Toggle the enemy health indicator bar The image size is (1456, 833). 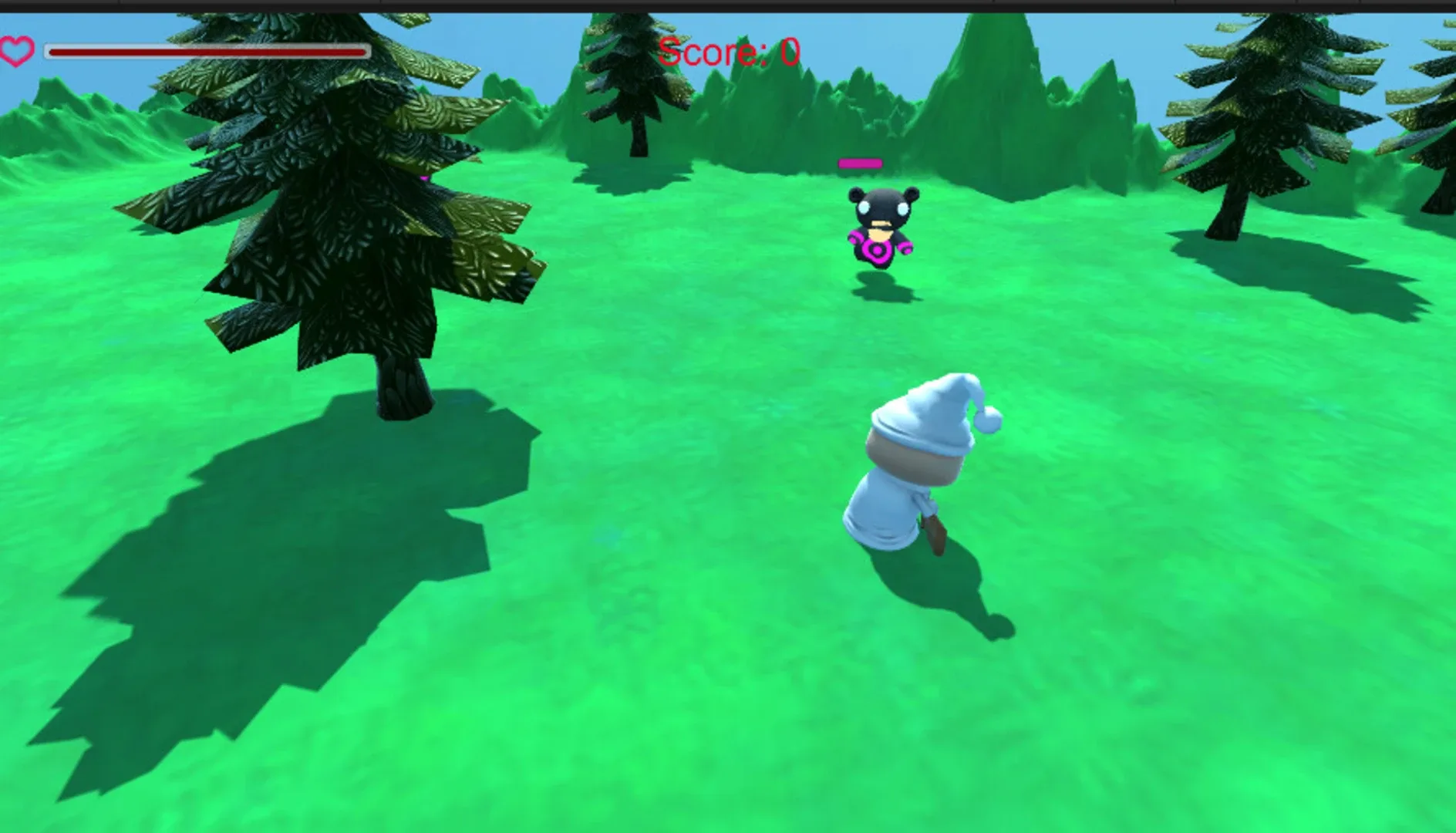pos(860,164)
